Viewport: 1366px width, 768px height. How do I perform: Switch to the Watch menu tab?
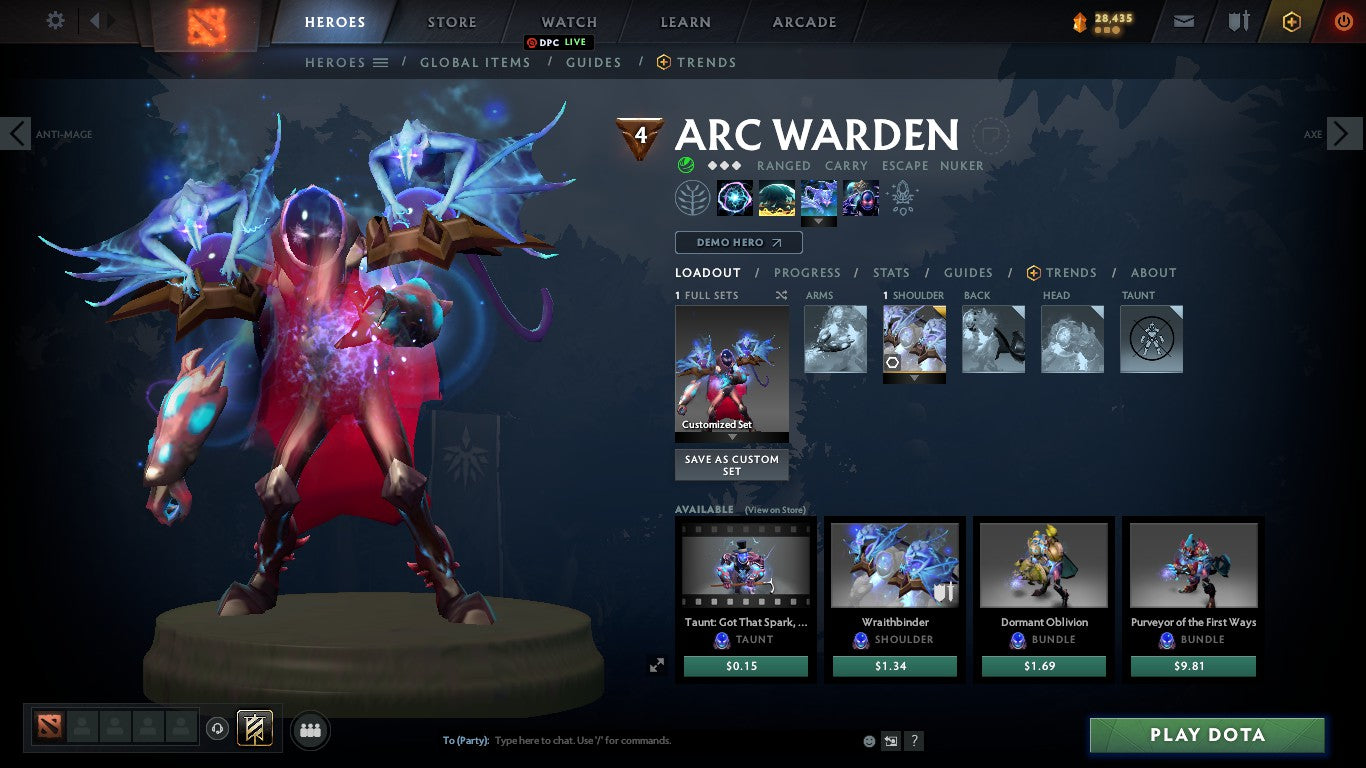[x=568, y=21]
